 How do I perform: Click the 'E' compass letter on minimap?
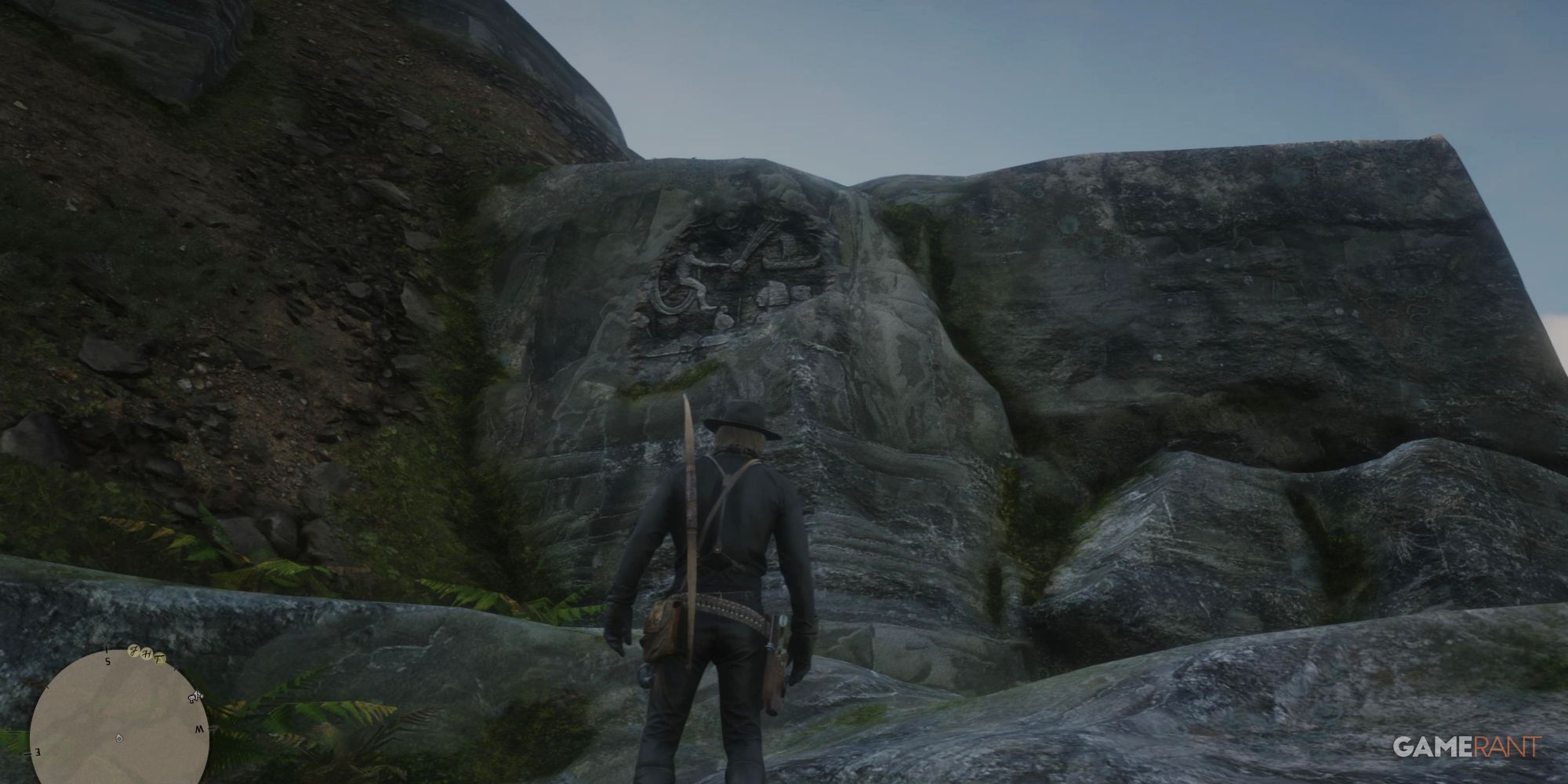(38, 752)
